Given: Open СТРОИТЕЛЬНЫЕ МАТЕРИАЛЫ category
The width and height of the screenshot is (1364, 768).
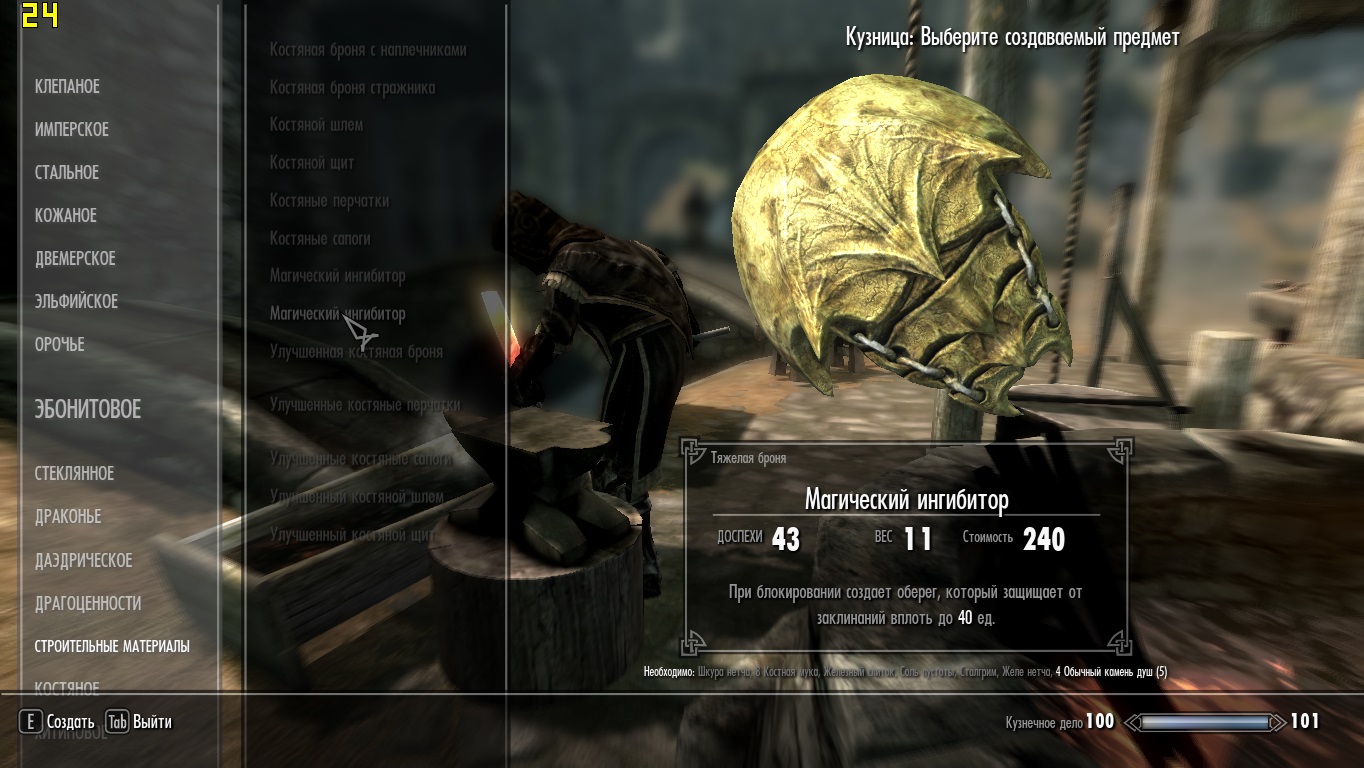Looking at the screenshot, I should [x=112, y=647].
